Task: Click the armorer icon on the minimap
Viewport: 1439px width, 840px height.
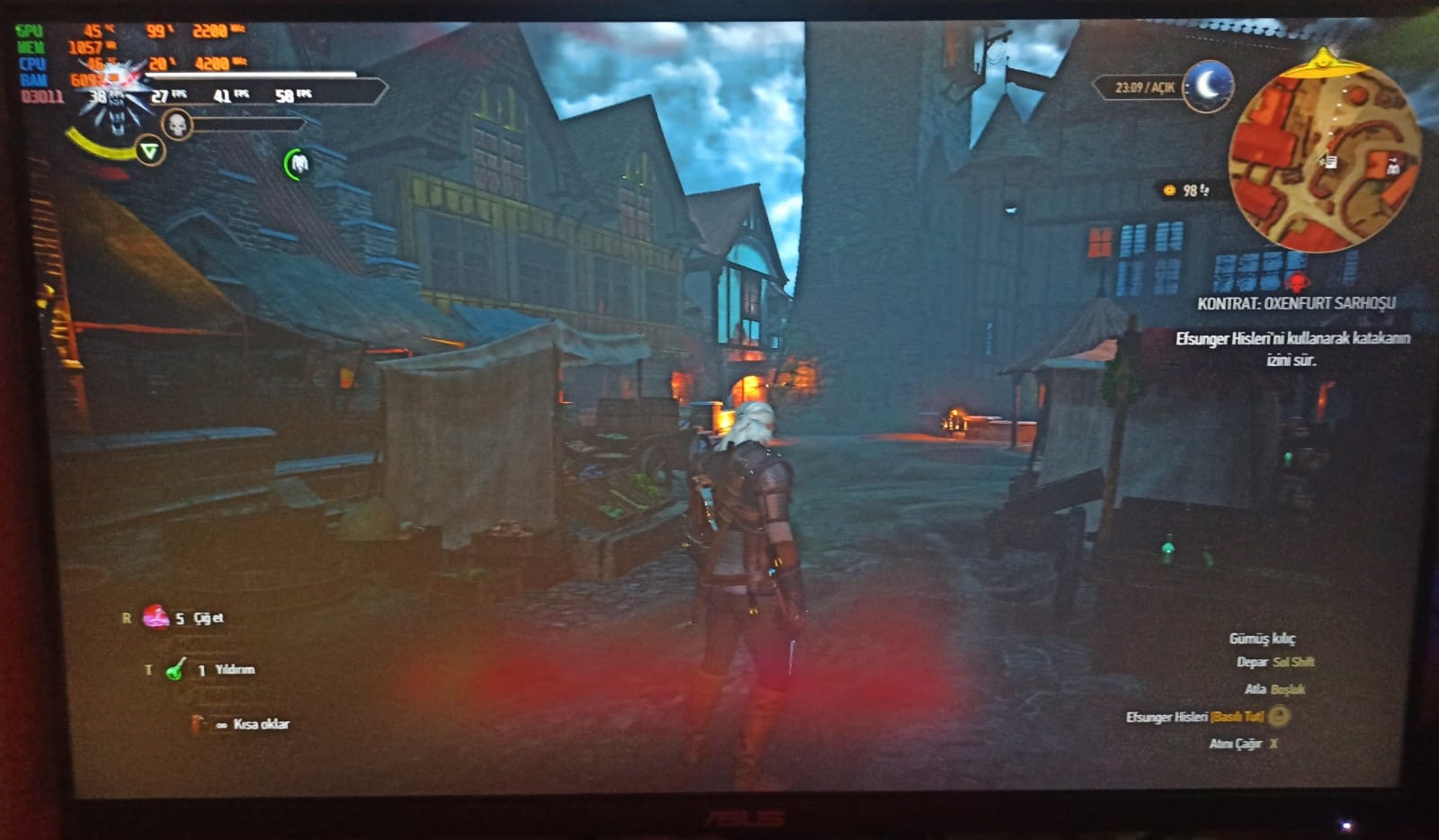Action: coord(1394,167)
